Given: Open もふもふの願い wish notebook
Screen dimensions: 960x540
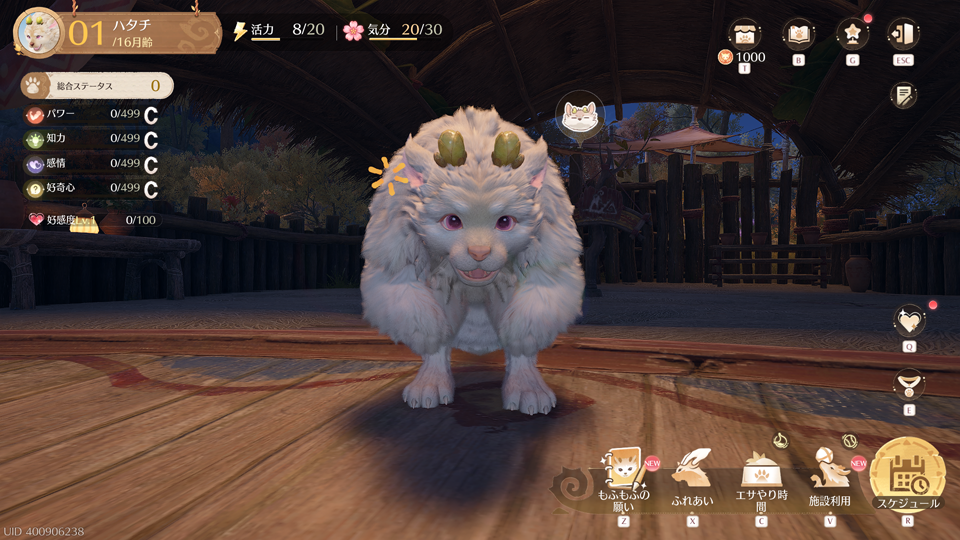Looking at the screenshot, I should 624,472.
